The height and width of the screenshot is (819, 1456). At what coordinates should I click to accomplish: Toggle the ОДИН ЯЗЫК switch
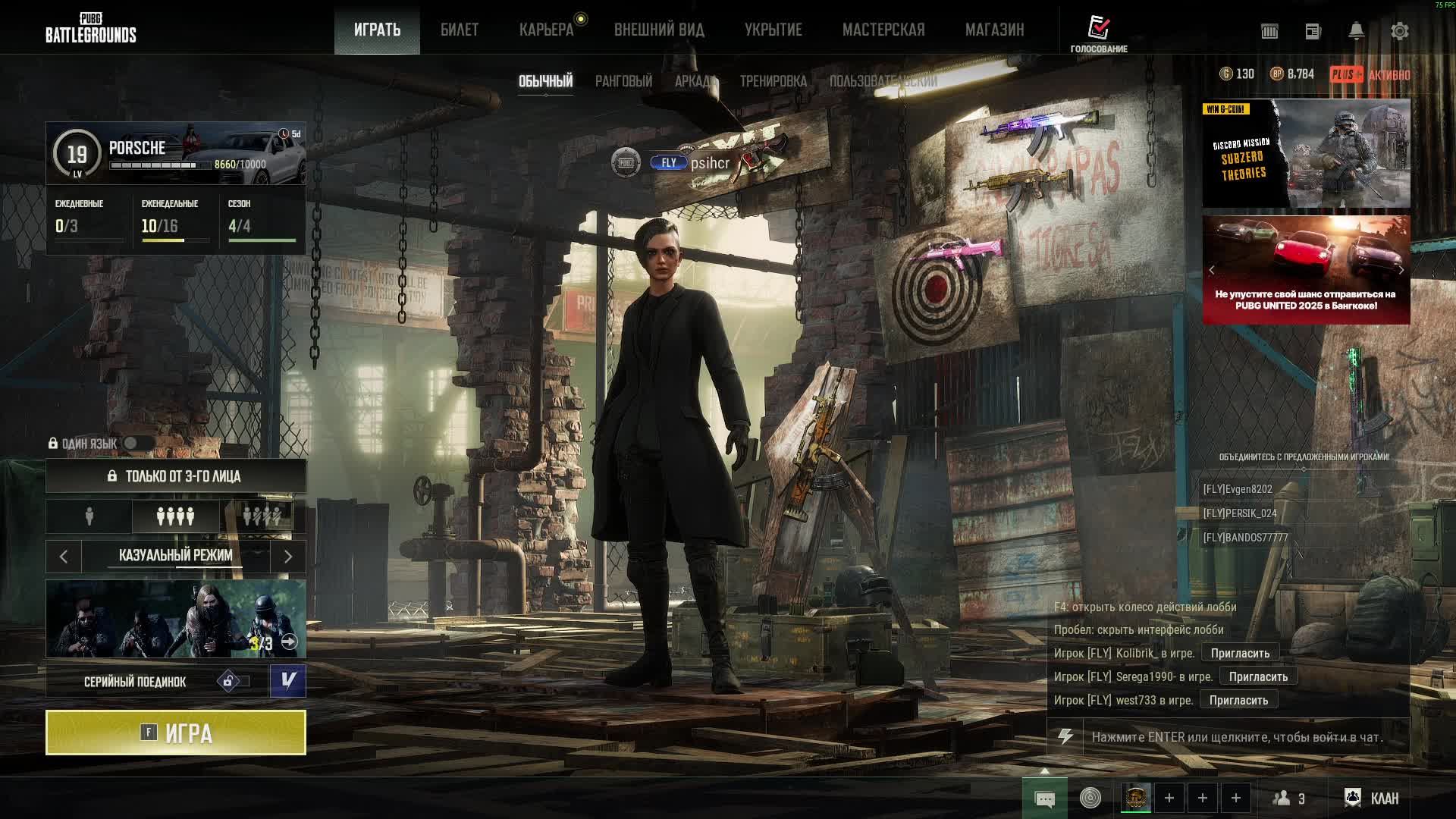(x=137, y=443)
